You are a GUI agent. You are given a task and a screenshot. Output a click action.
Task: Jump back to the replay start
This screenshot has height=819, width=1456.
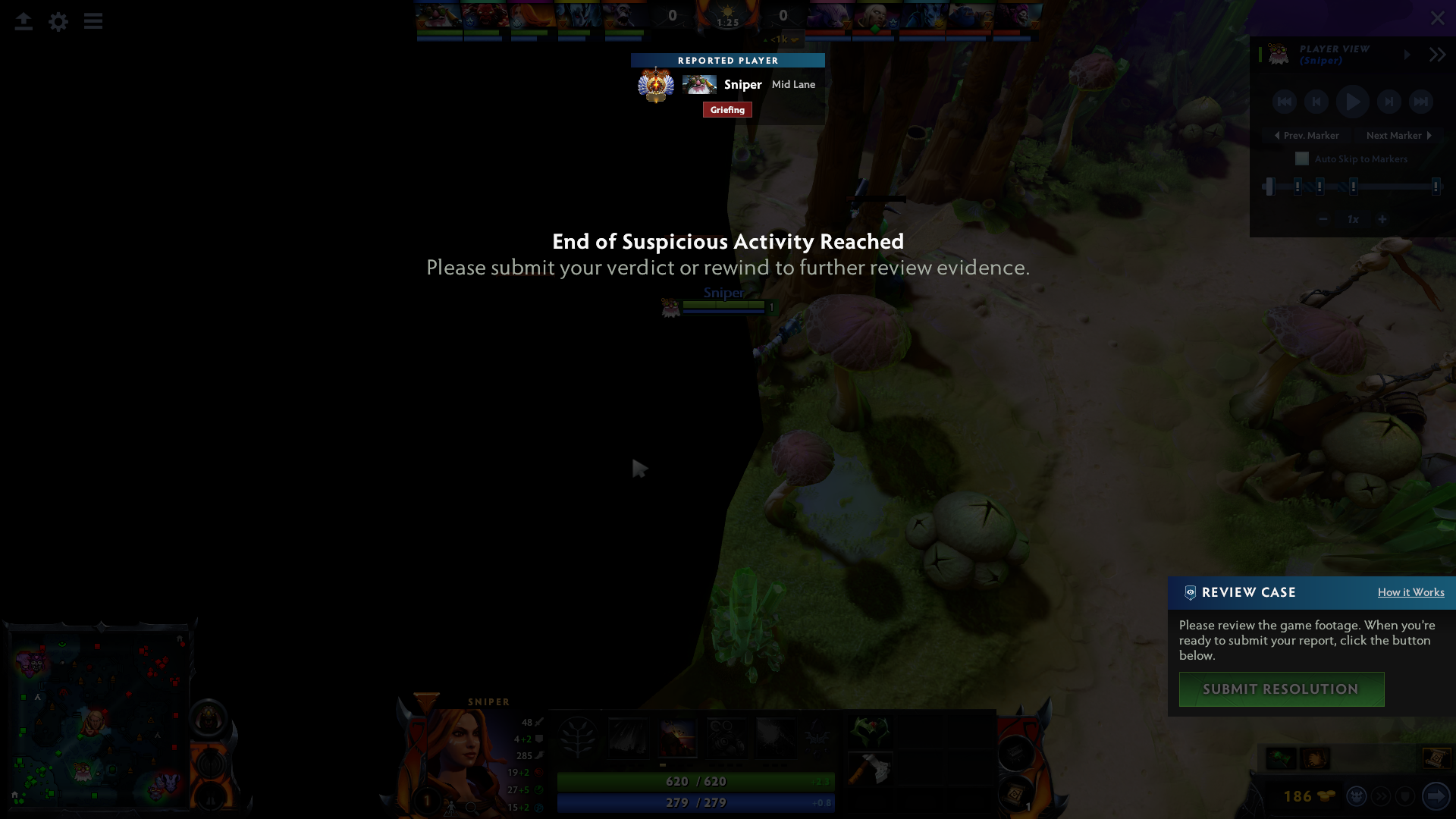(x=1285, y=101)
